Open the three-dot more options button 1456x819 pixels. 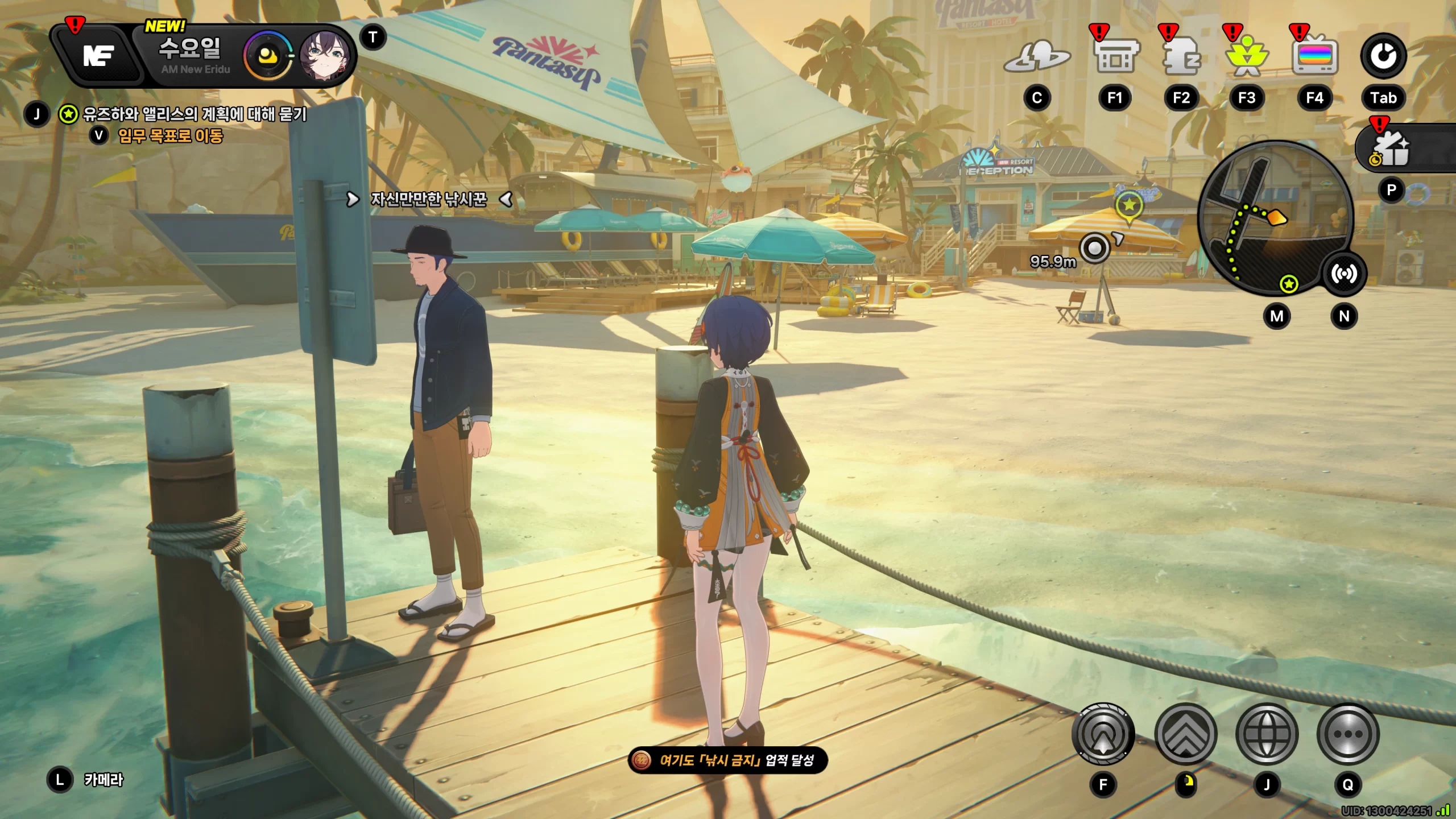point(1347,734)
